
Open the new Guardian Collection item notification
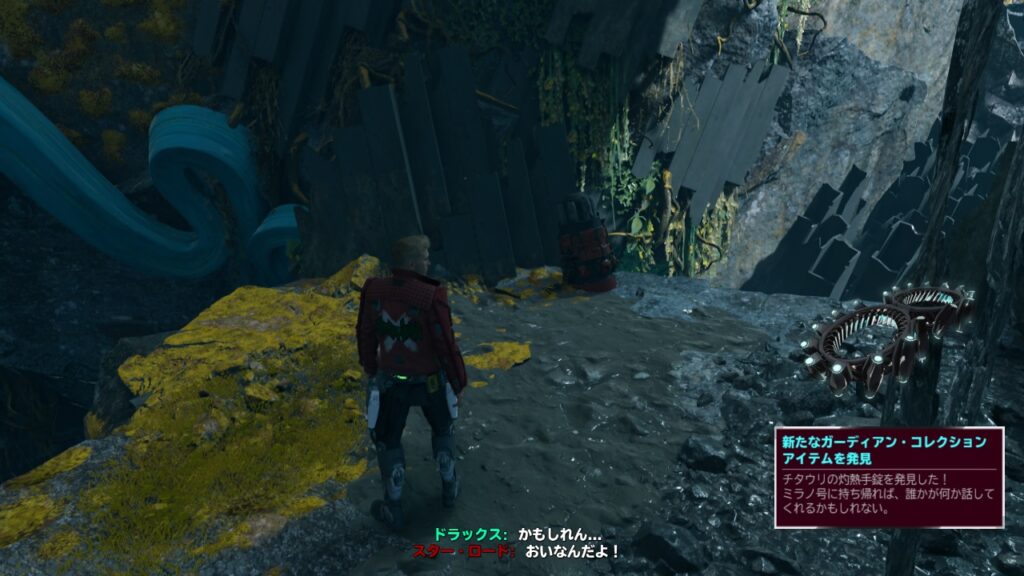point(888,477)
